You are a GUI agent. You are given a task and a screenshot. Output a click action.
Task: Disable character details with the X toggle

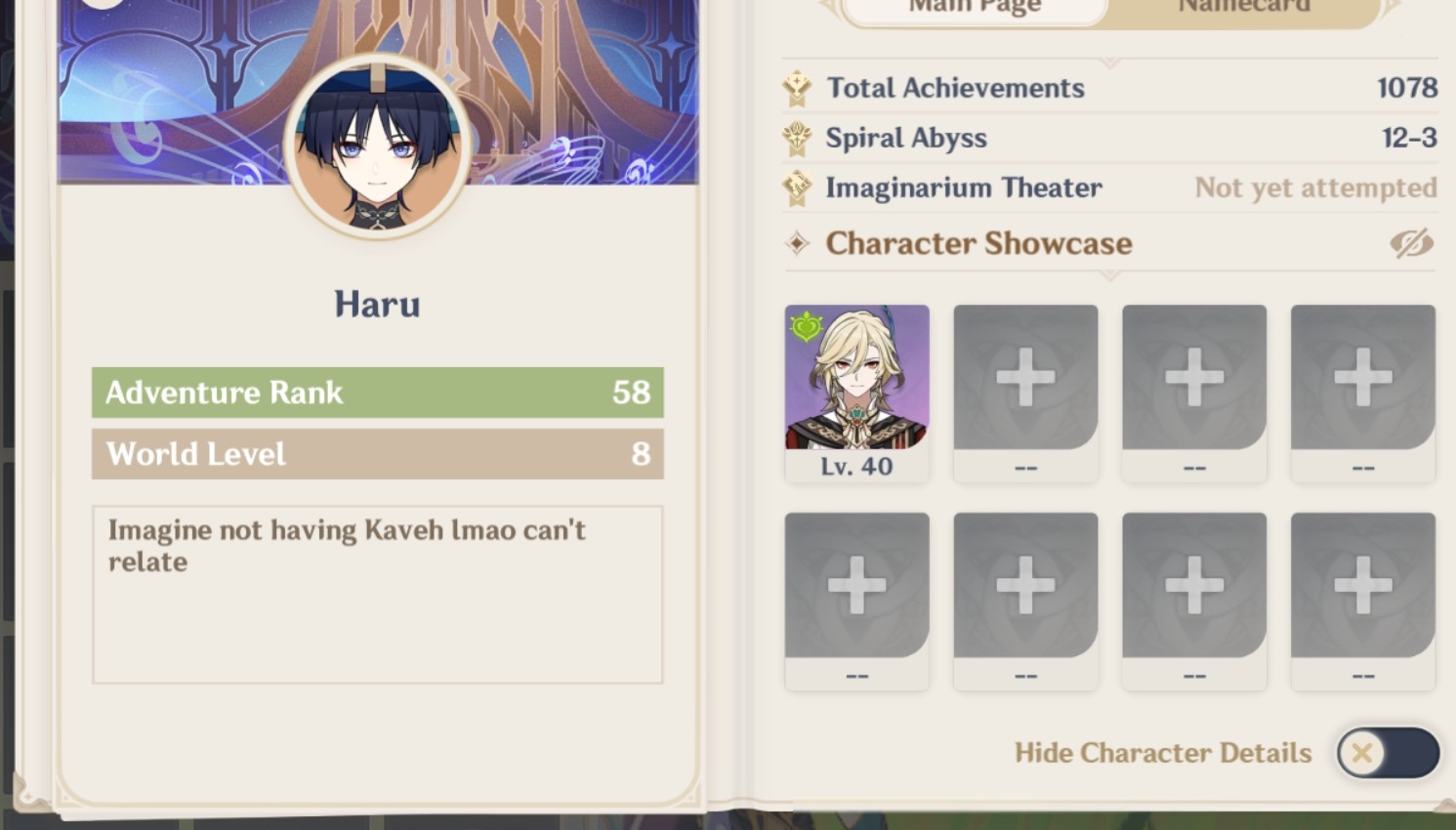click(1362, 753)
